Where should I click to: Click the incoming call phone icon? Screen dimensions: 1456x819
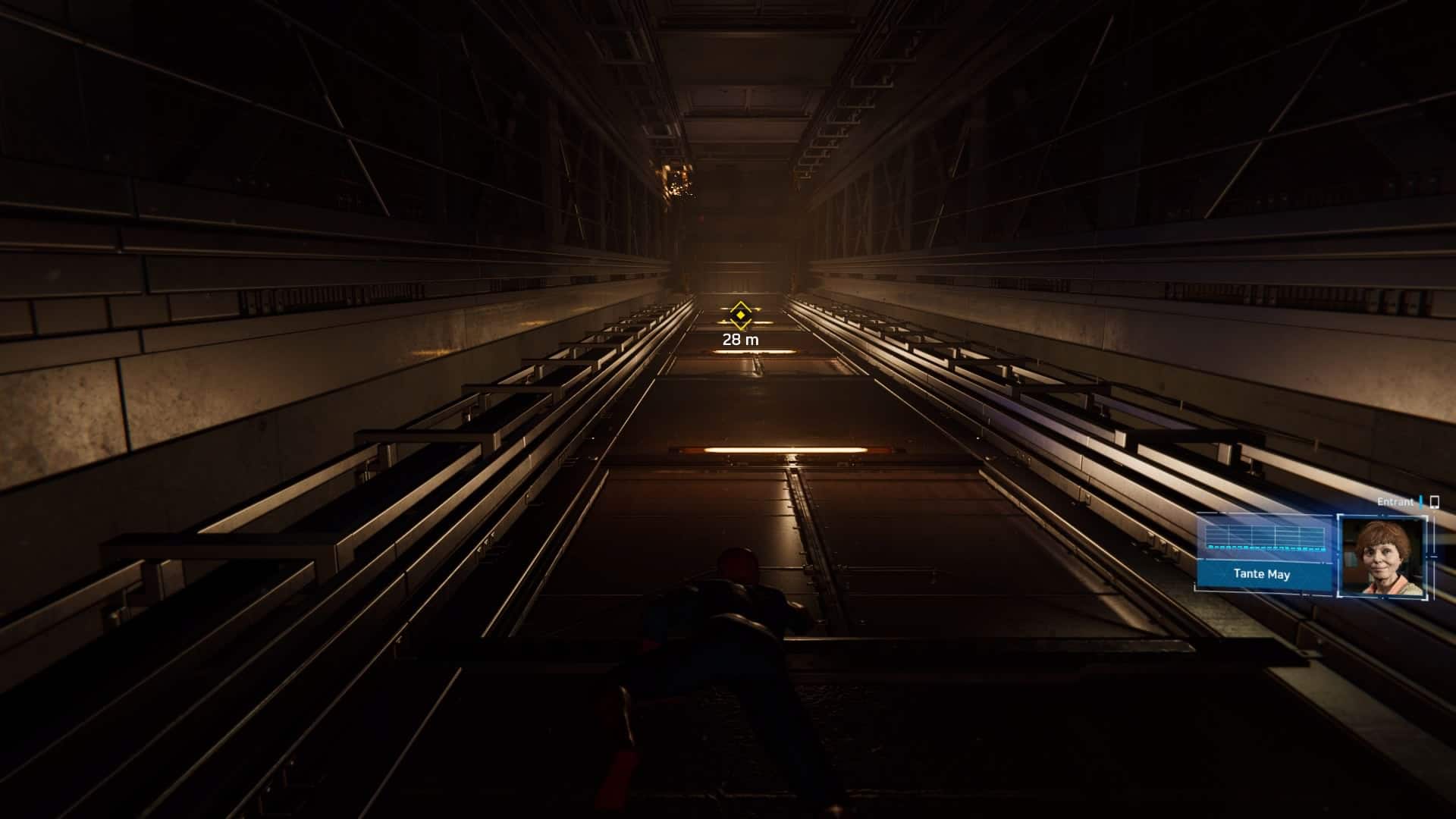tap(1433, 502)
